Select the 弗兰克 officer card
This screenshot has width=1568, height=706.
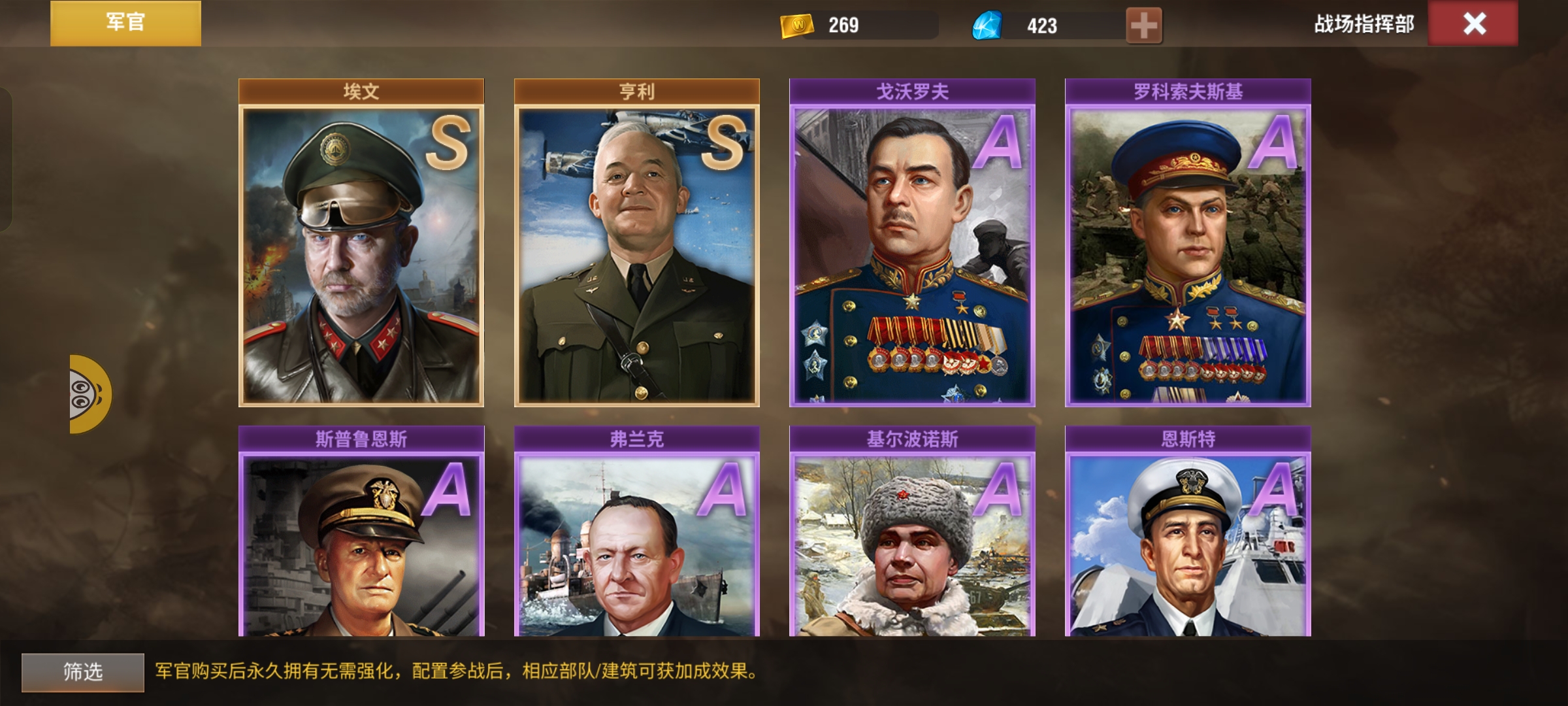click(636, 536)
